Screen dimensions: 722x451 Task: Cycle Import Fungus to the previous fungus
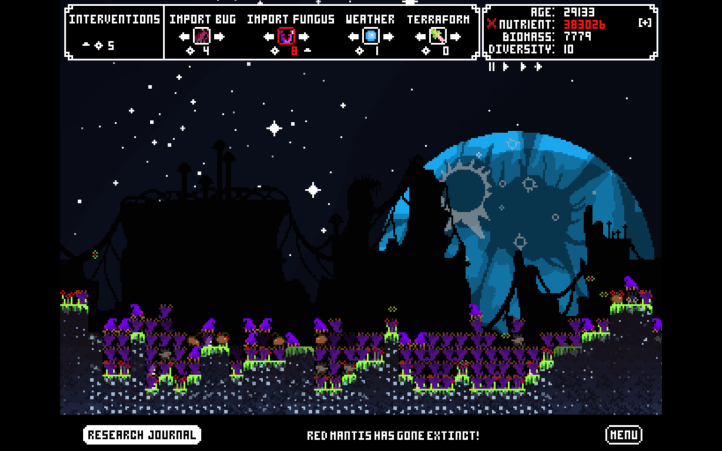(268, 37)
